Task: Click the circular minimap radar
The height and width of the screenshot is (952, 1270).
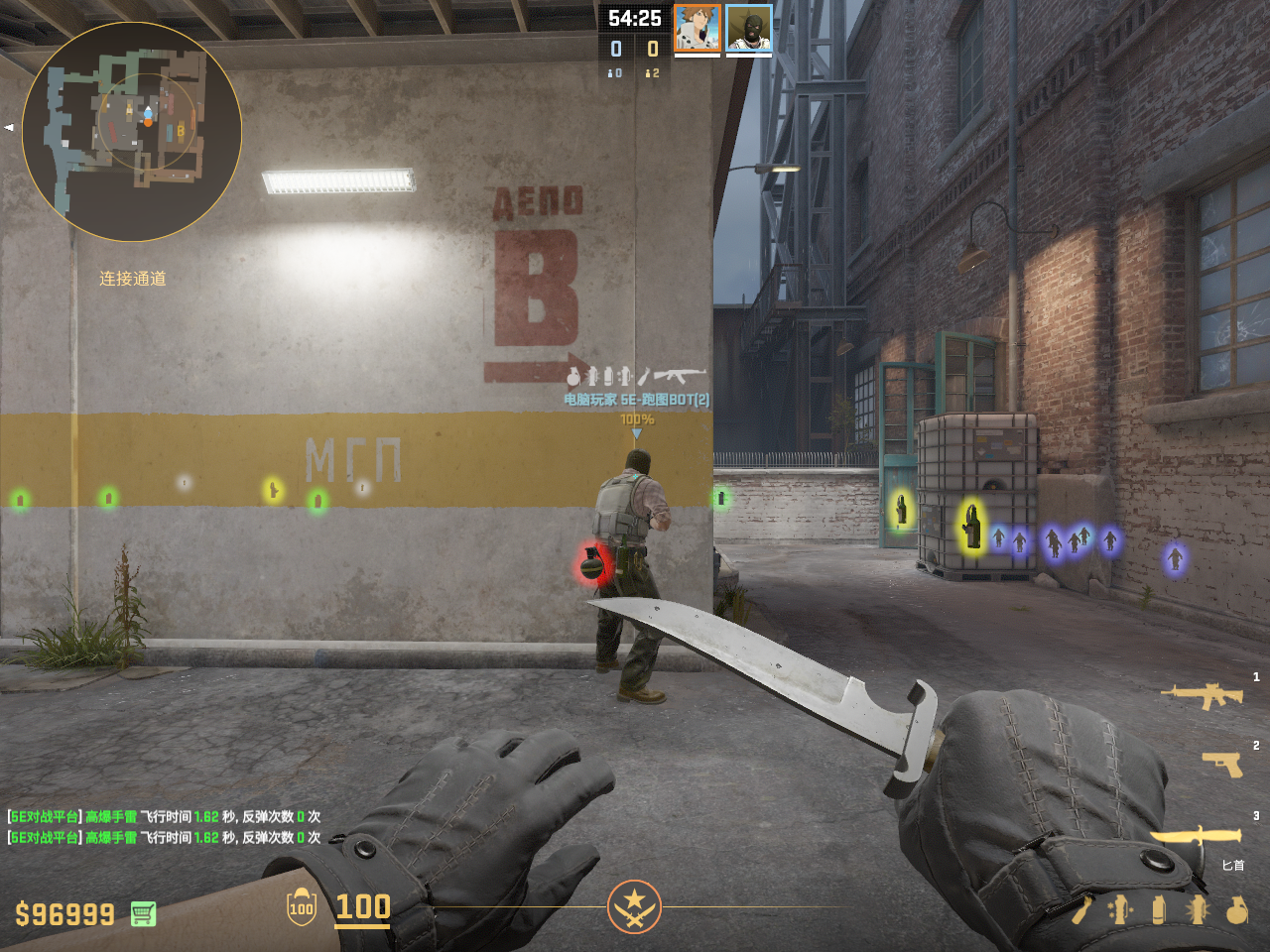Action: pyautogui.click(x=132, y=132)
